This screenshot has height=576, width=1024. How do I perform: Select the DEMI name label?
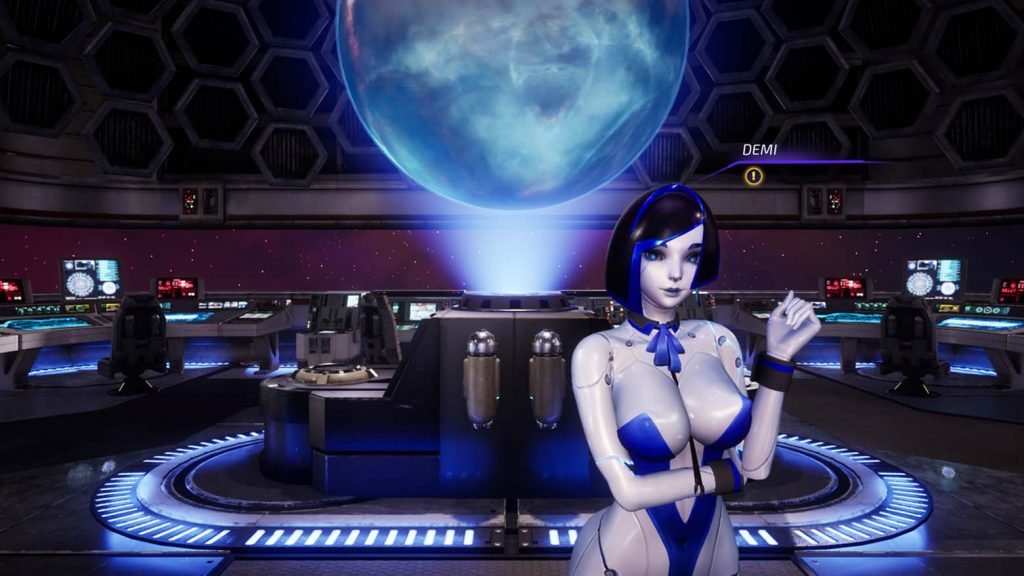[760, 150]
